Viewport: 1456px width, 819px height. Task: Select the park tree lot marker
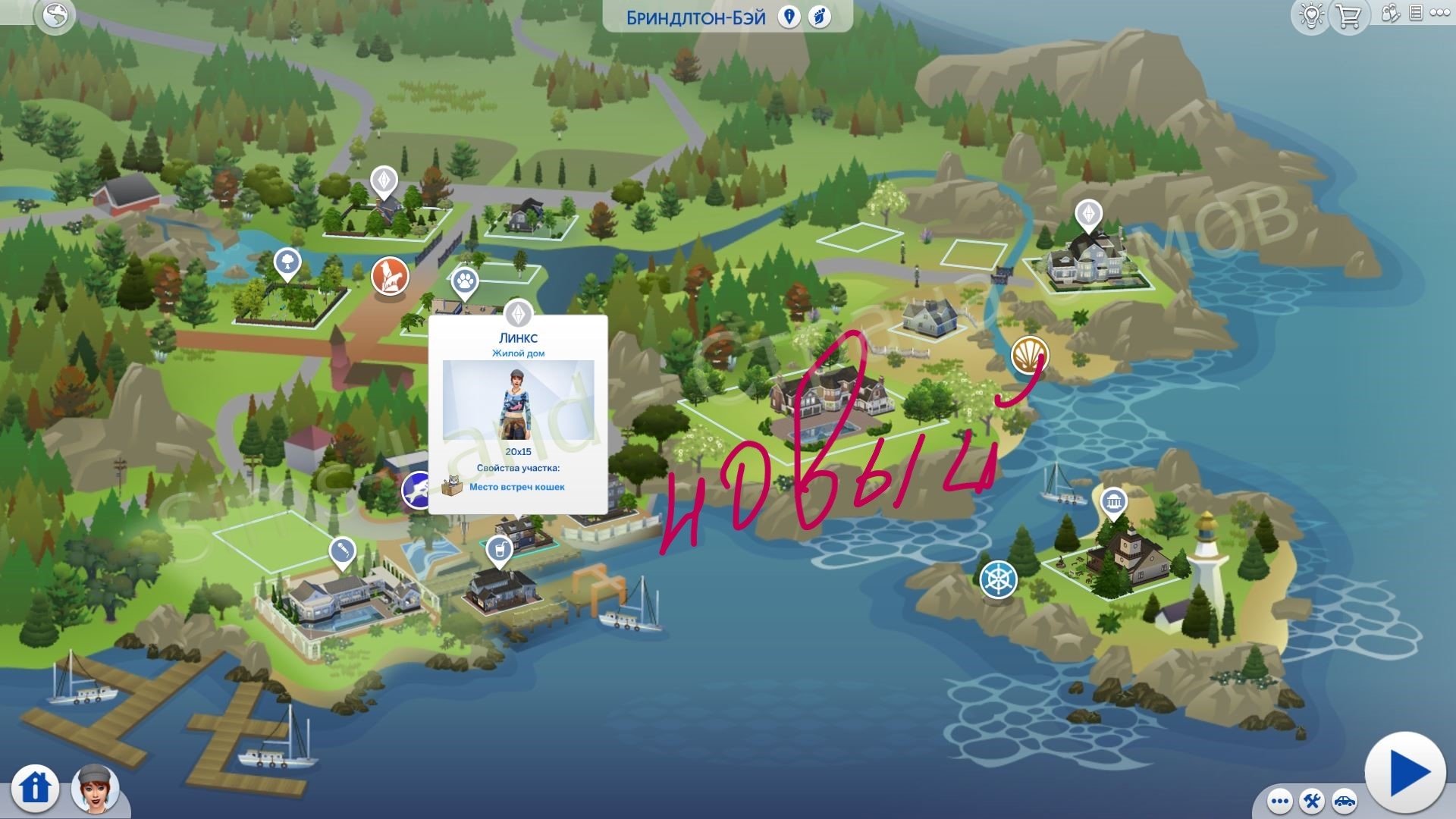(x=287, y=263)
